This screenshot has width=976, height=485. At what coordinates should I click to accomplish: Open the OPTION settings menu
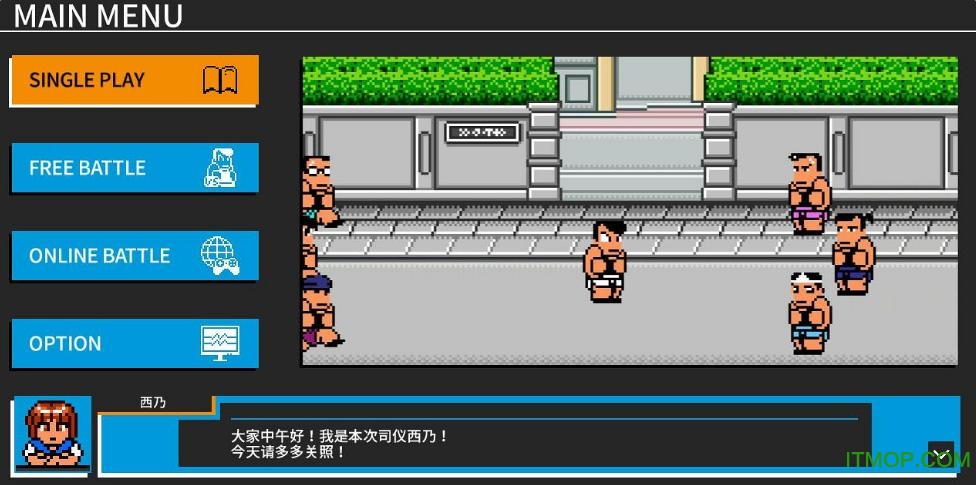(134, 344)
